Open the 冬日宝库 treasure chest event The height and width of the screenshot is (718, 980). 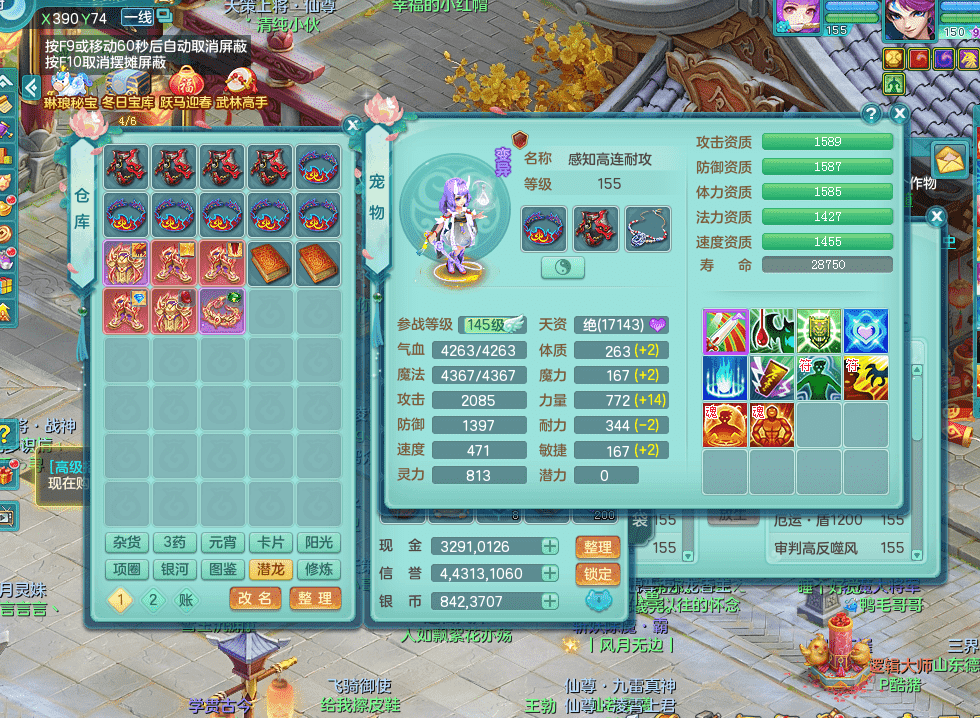coord(127,85)
